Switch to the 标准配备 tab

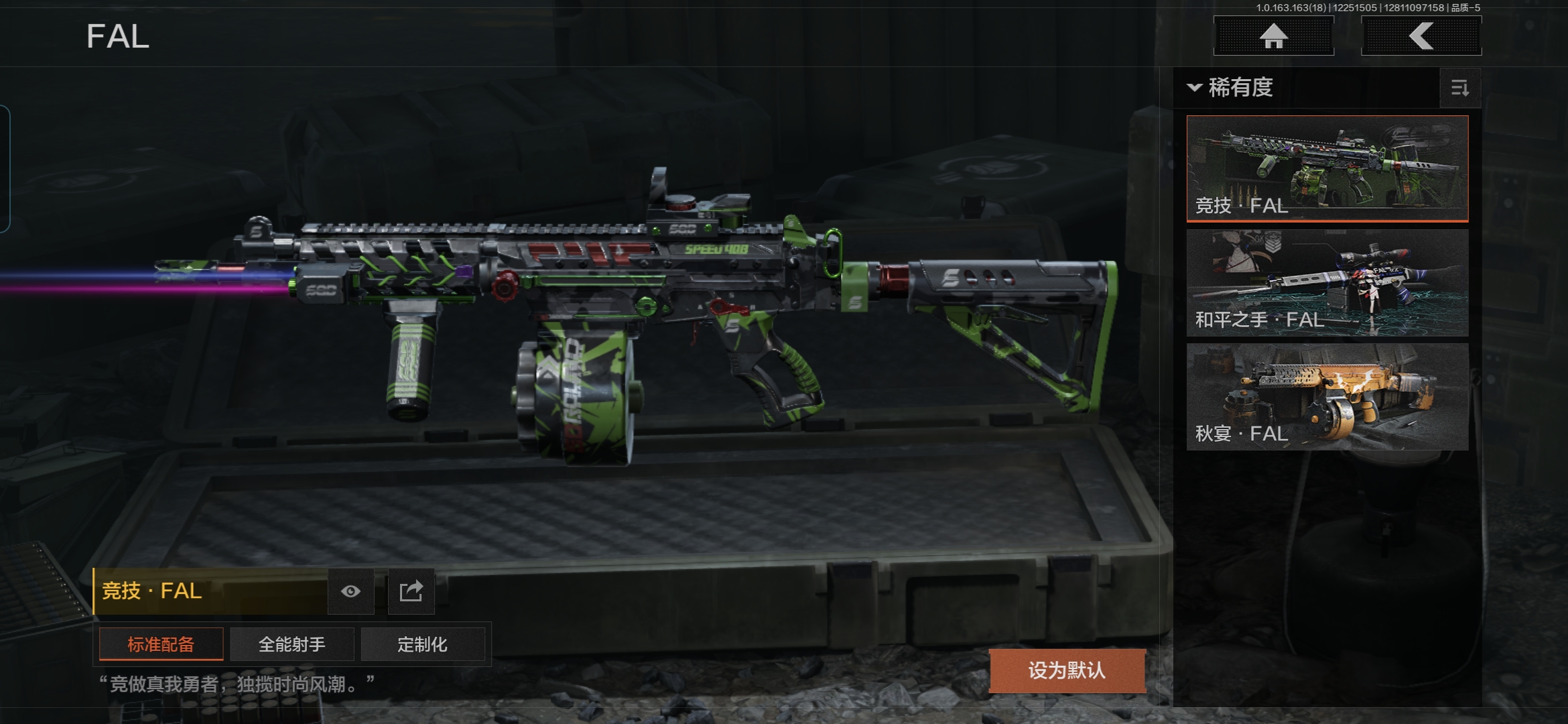161,644
